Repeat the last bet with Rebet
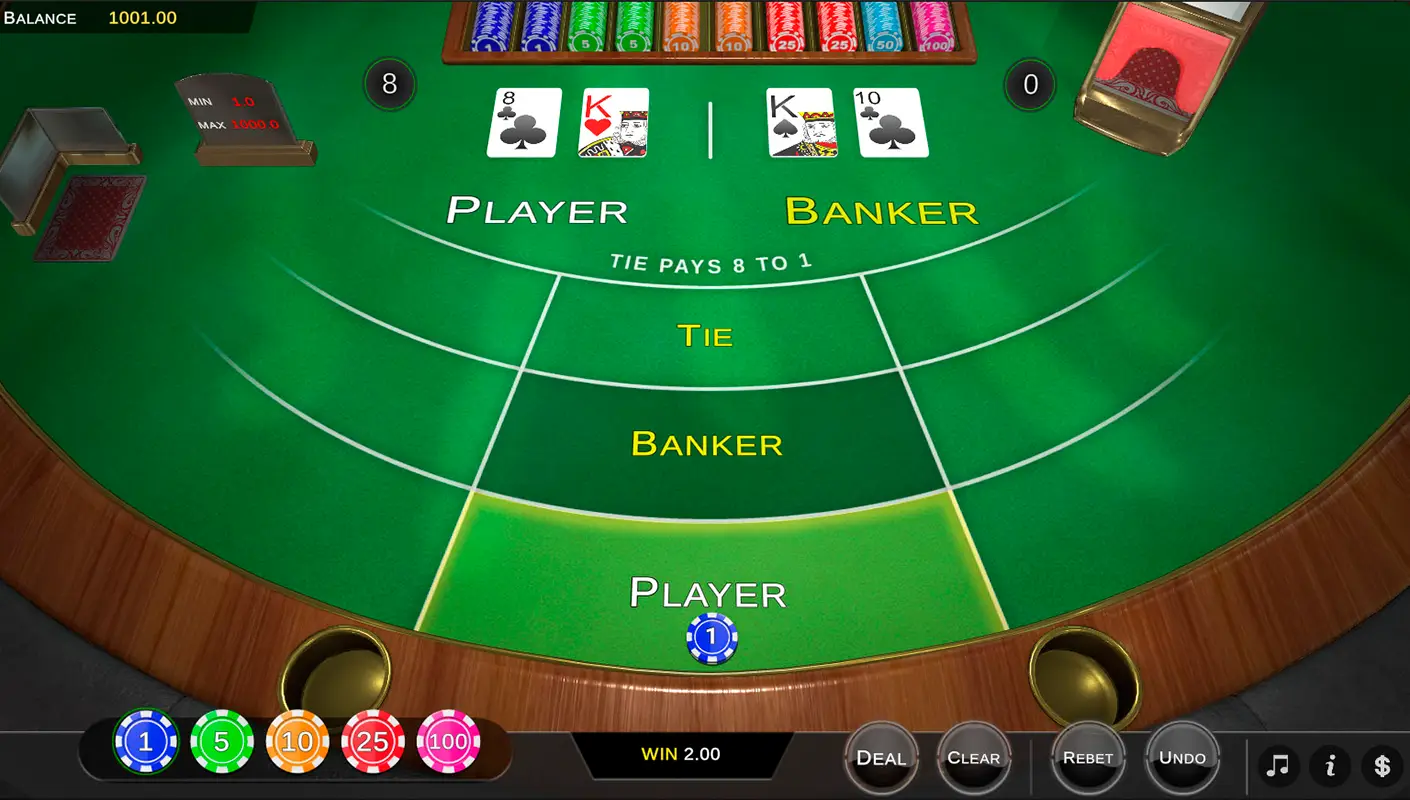1410x800 pixels. pos(1088,758)
